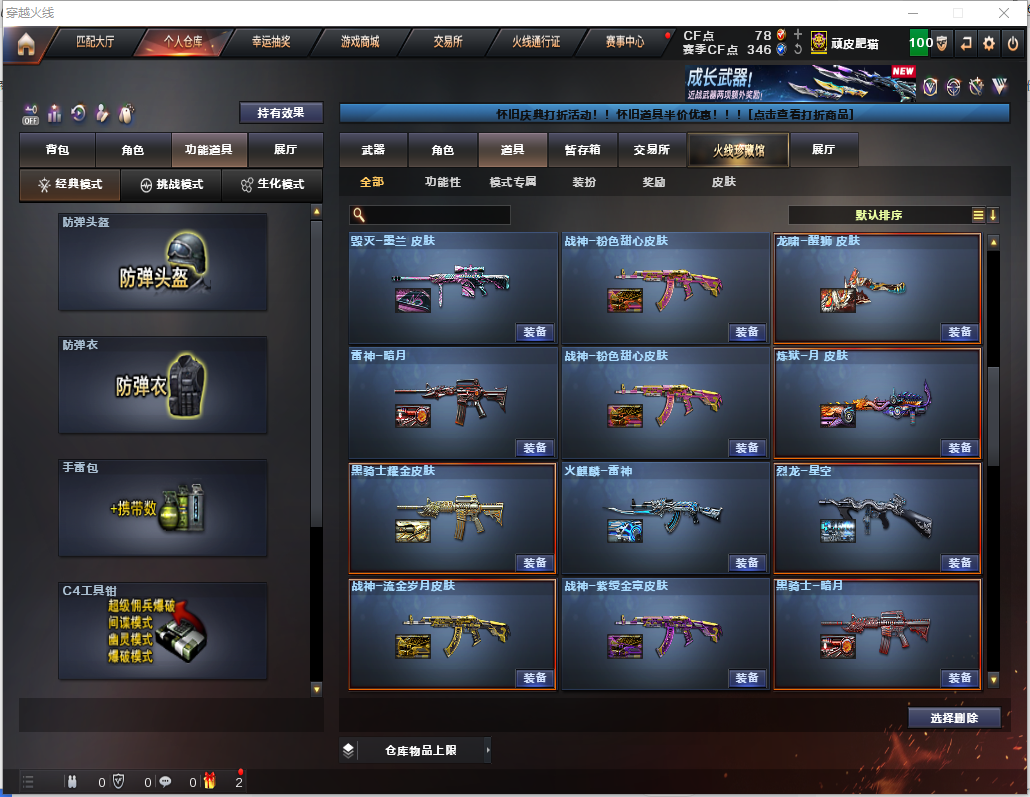Click the home icon button
Image resolution: width=1030 pixels, height=797 pixels.
(25, 44)
